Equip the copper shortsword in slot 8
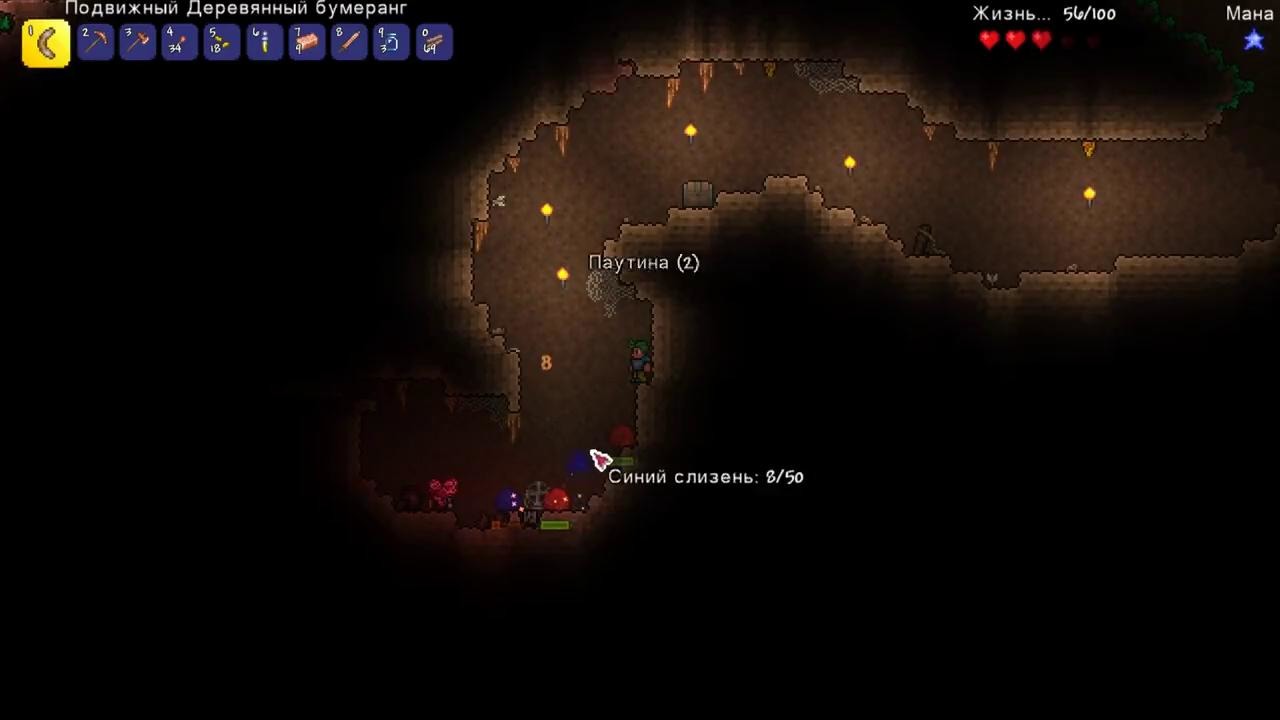Viewport: 1280px width, 720px height. click(x=349, y=43)
